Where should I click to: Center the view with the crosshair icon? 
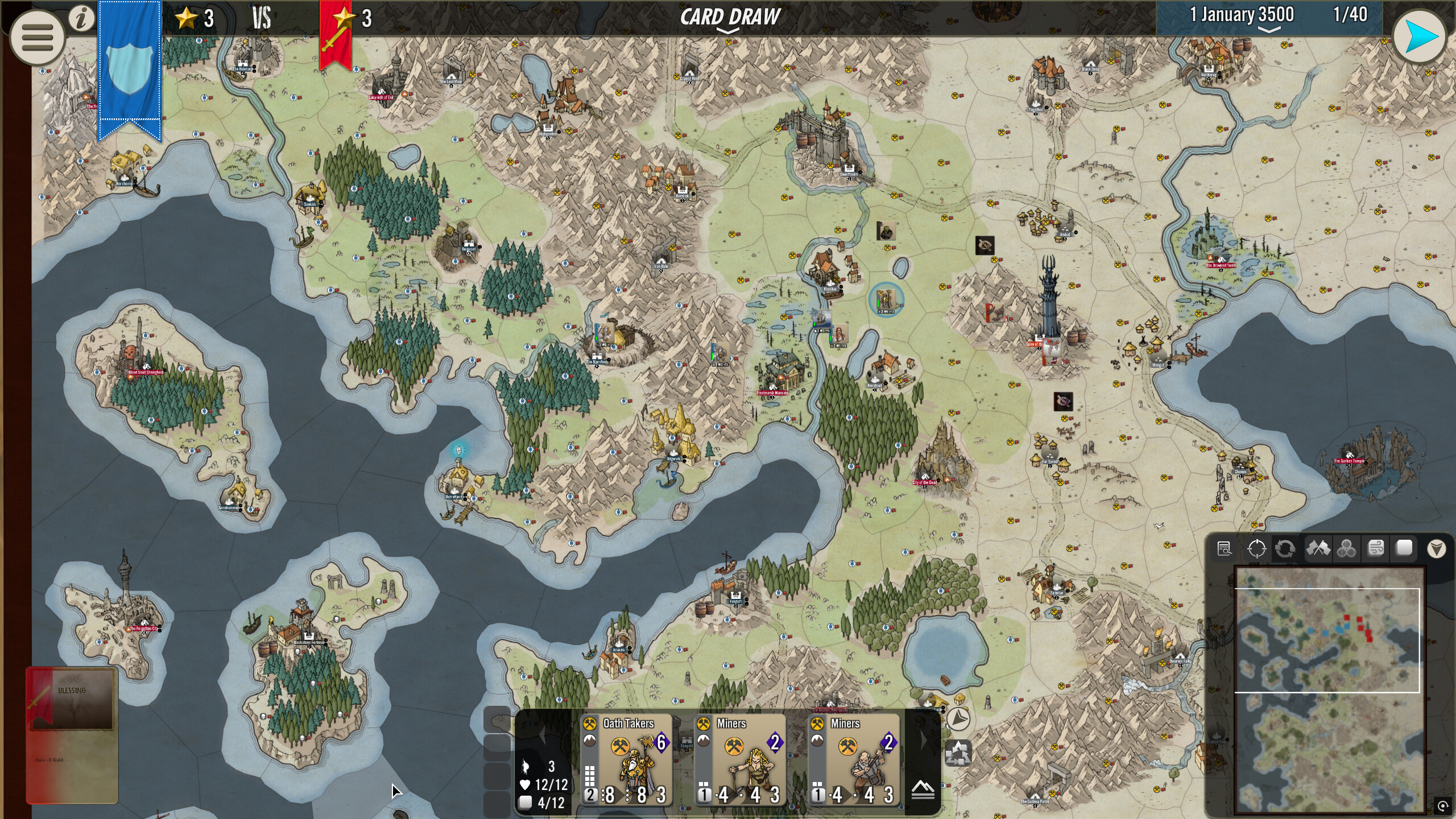[x=1257, y=549]
